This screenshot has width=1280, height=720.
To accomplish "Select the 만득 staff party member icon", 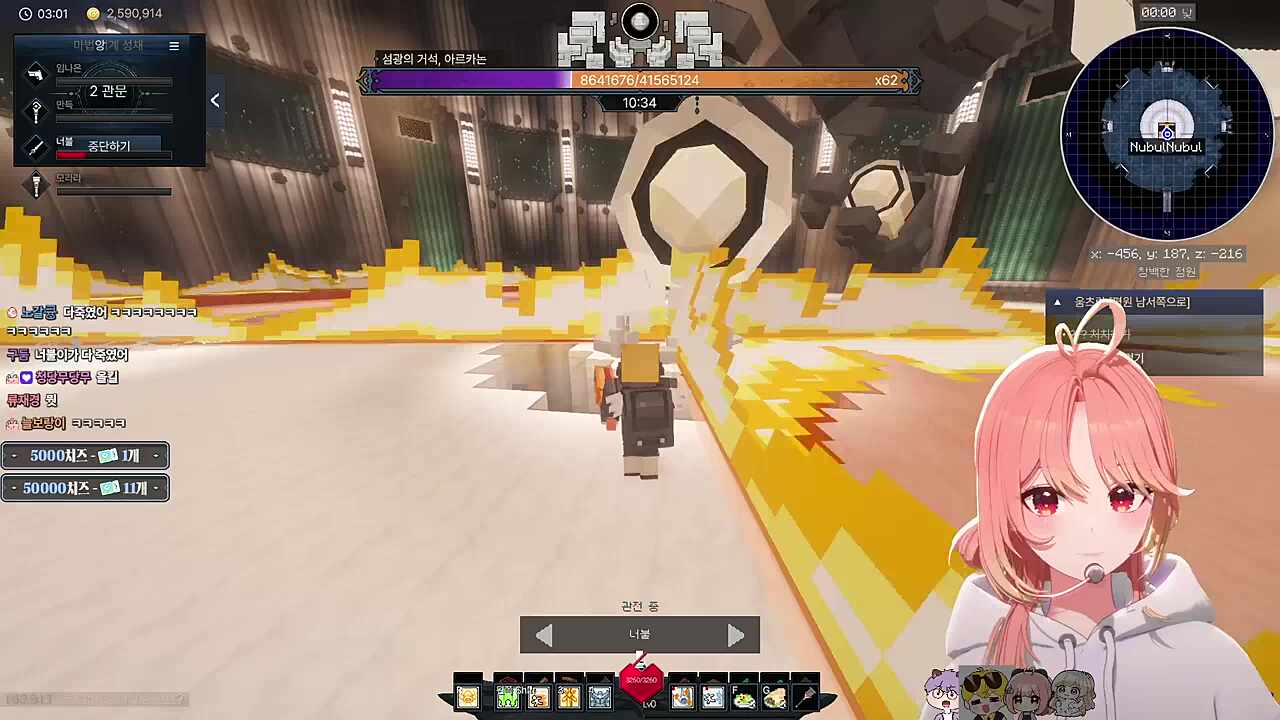I will [36, 110].
